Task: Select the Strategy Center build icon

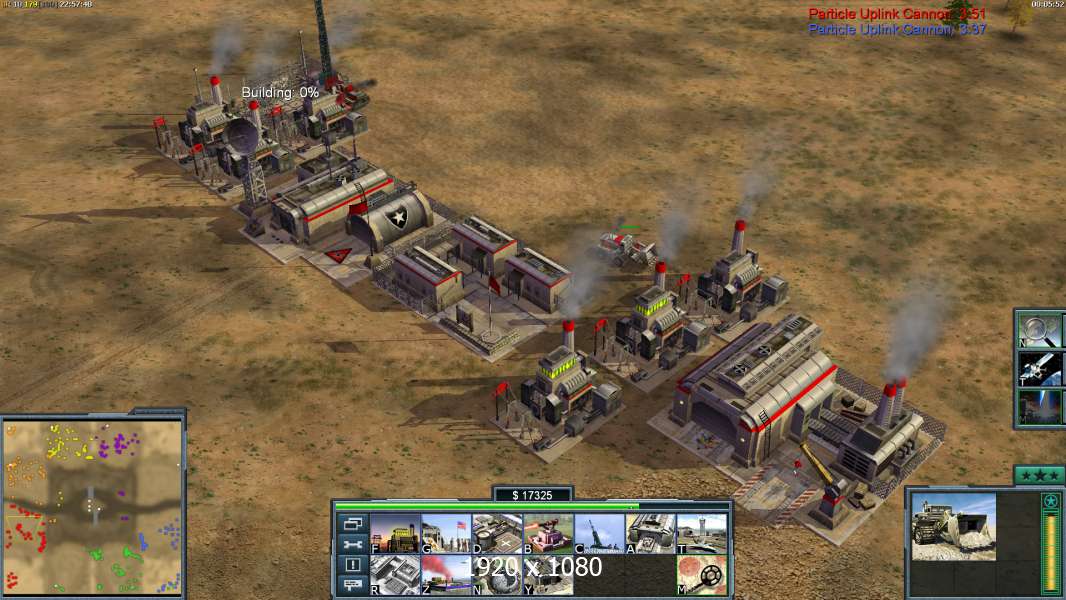Action: (x=395, y=575)
